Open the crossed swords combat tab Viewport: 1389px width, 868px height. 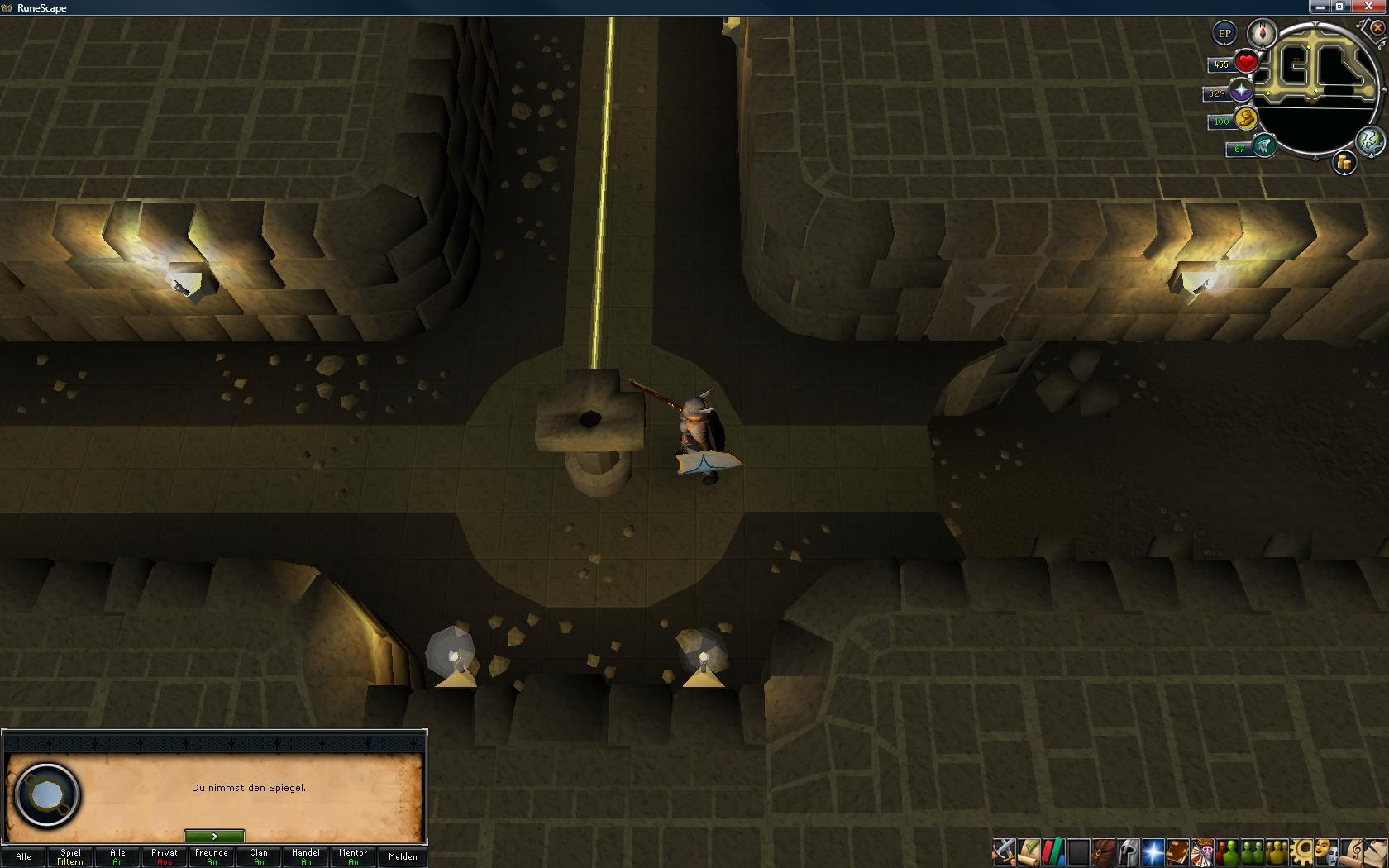[x=1005, y=851]
